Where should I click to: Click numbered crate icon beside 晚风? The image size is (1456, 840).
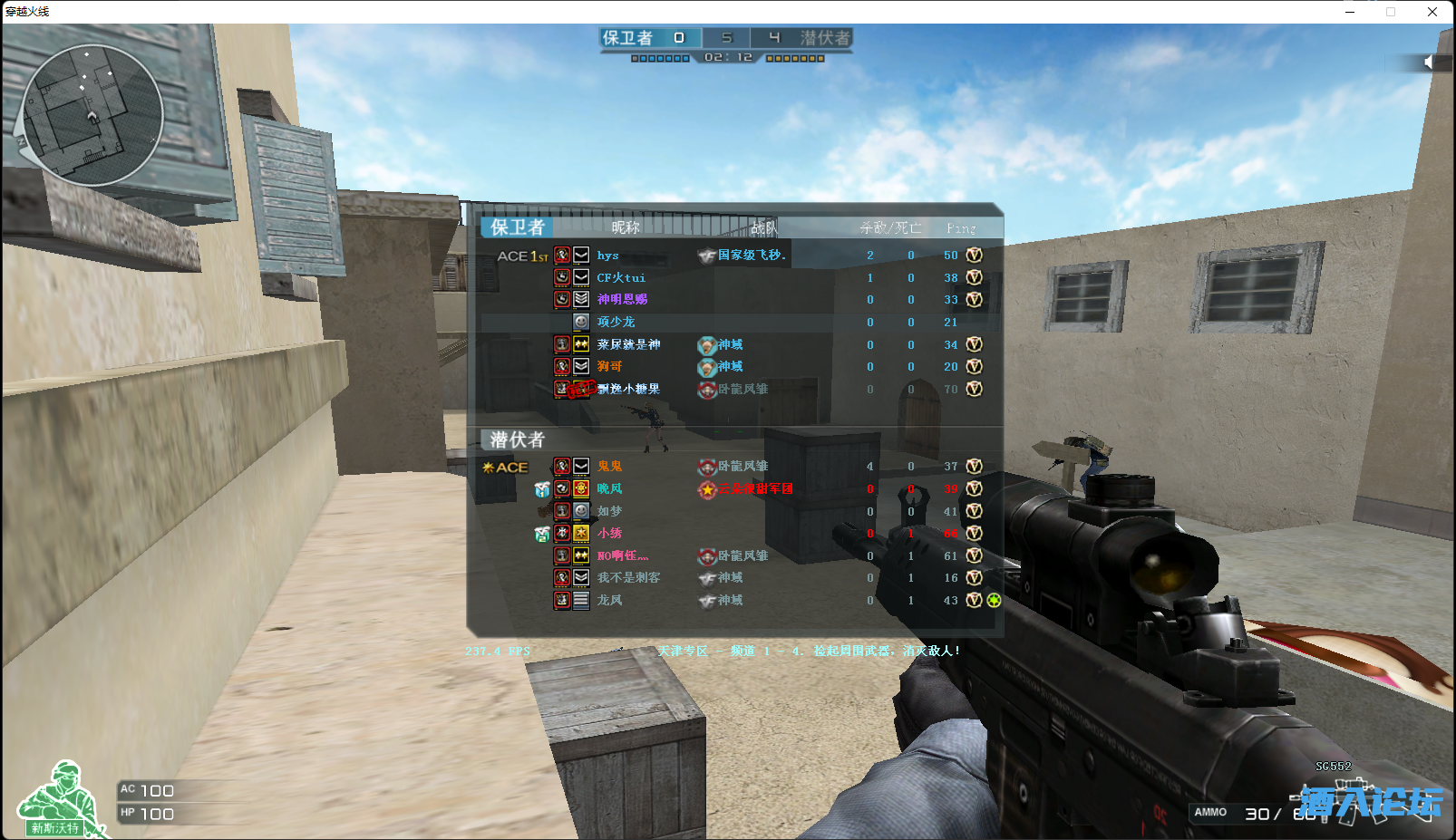(541, 489)
